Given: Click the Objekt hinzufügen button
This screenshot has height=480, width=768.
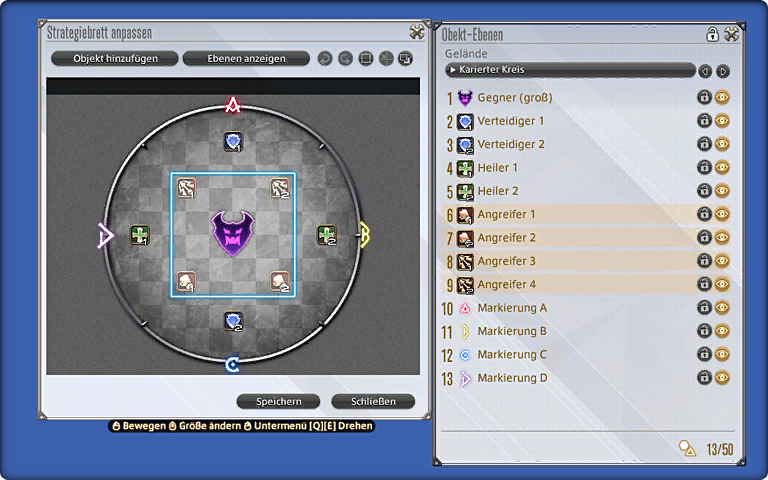Looking at the screenshot, I should click(114, 59).
